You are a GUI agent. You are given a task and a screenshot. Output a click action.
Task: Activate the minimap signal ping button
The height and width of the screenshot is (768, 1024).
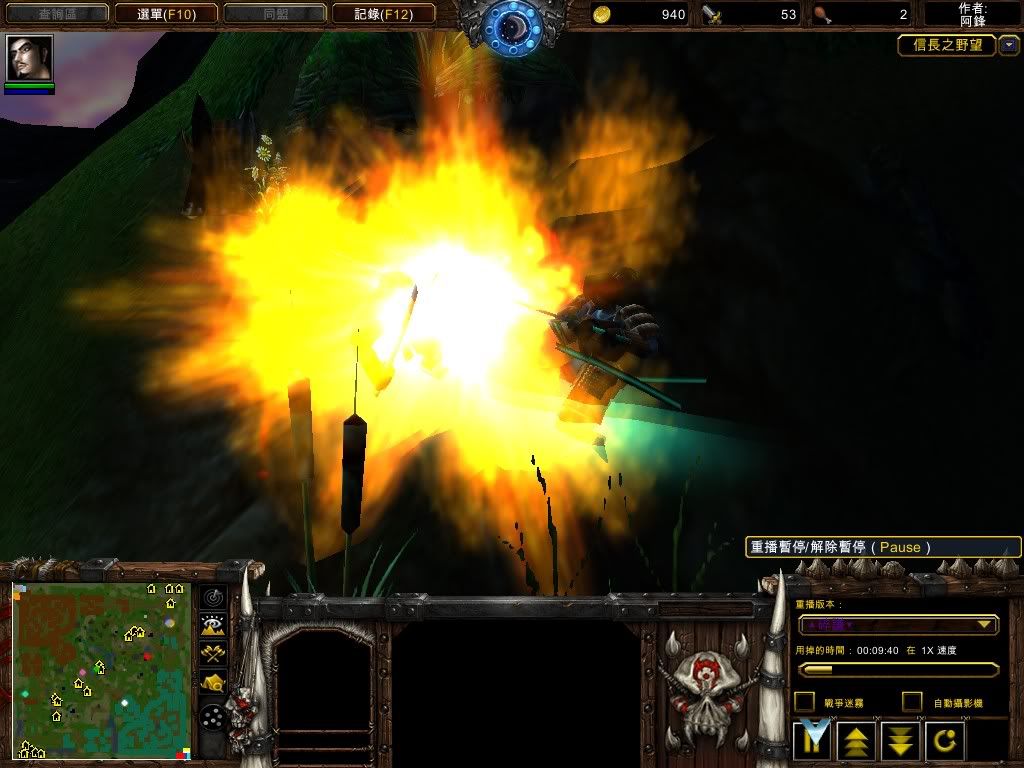[213, 597]
